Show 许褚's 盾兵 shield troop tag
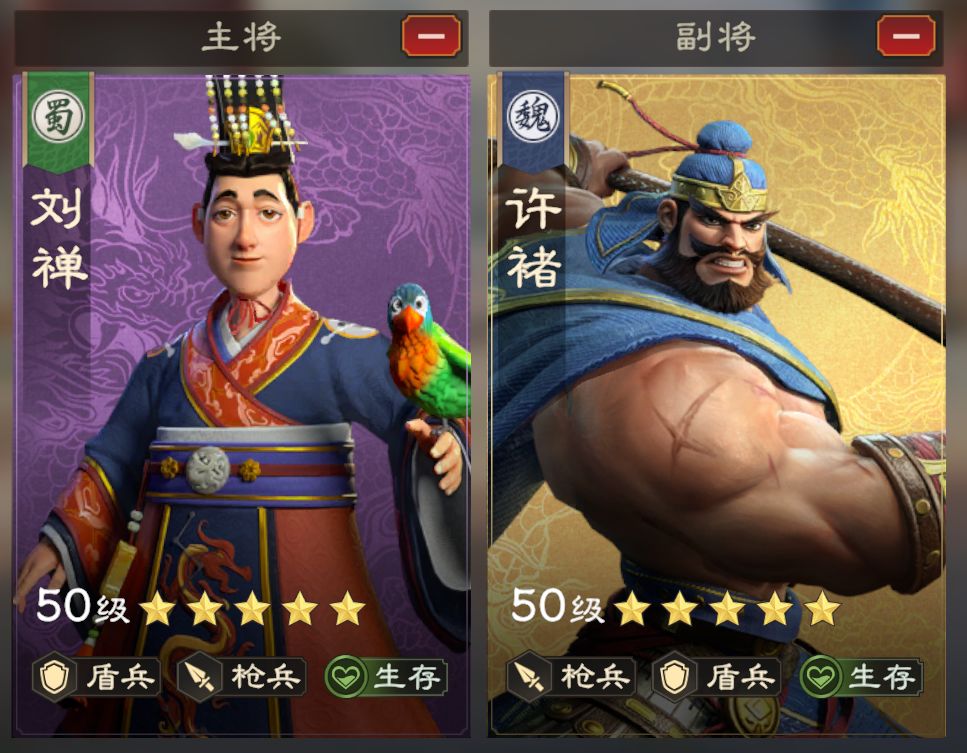 pyautogui.click(x=716, y=677)
